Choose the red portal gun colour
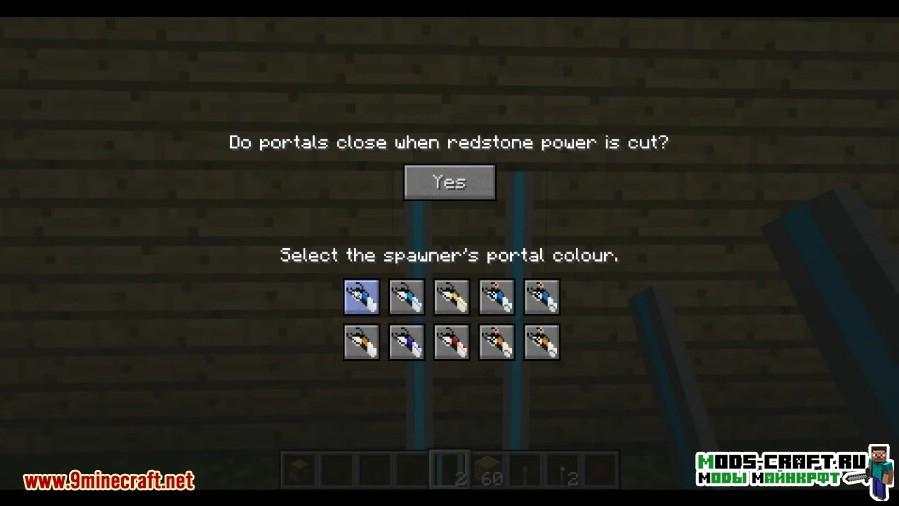 tap(451, 341)
